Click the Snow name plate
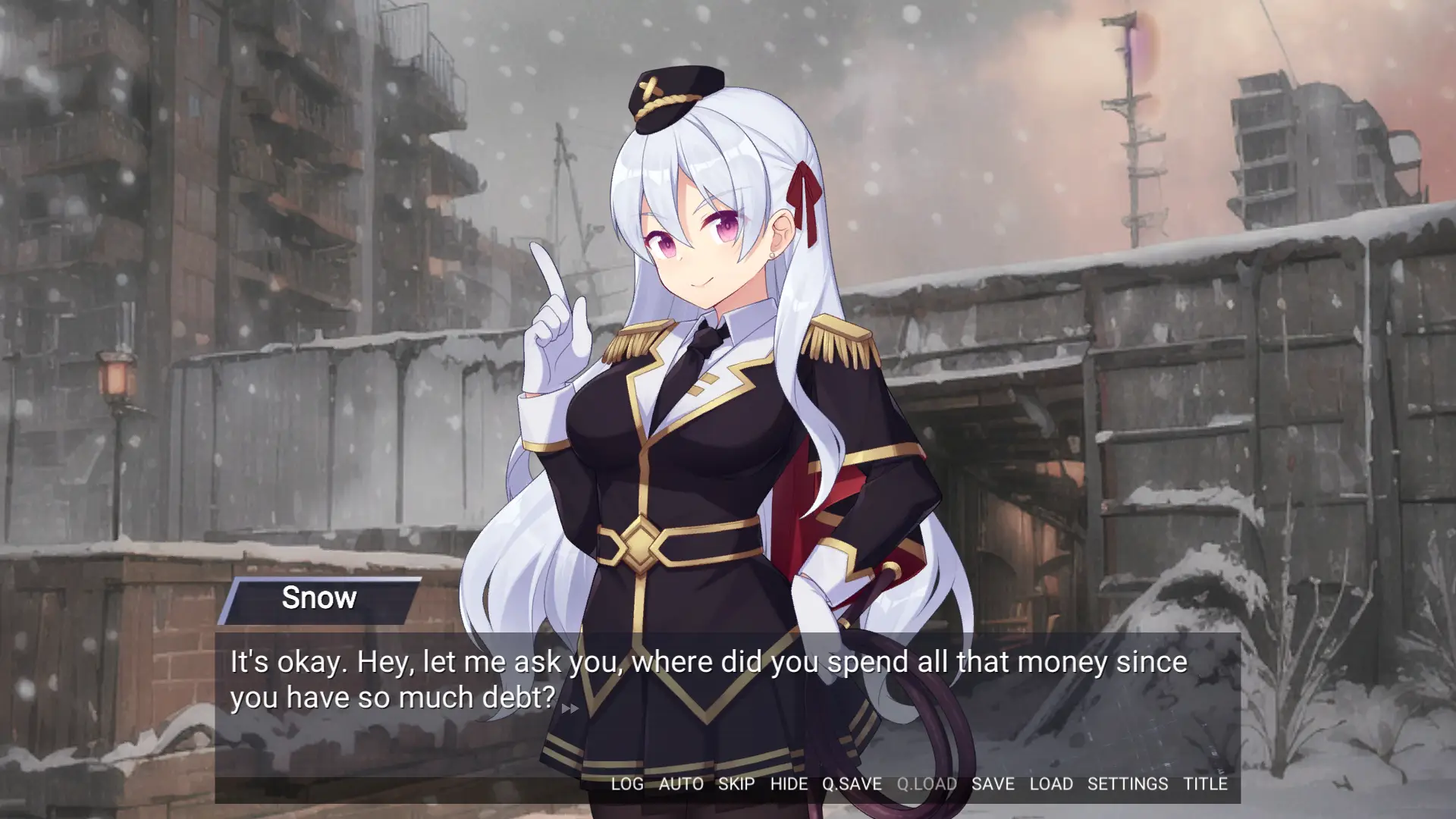This screenshot has width=1456, height=819. [x=319, y=598]
